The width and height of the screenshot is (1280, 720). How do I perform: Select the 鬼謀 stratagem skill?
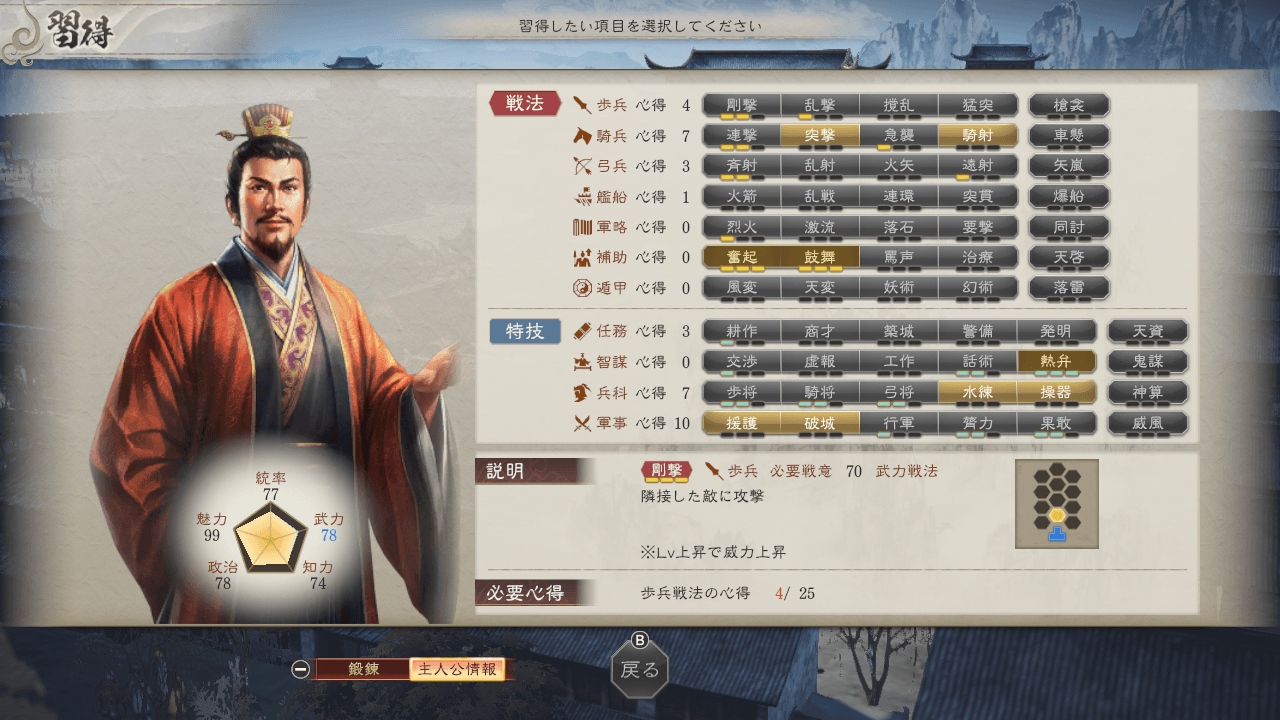point(1147,362)
